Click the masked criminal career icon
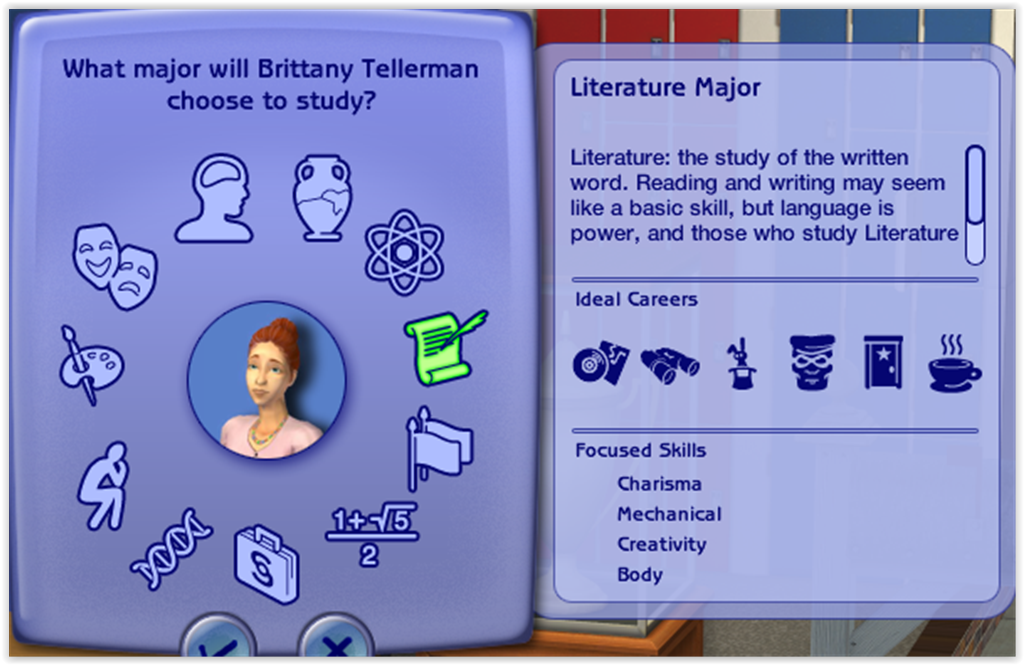Screen dimensions: 1024x665 (x=812, y=362)
